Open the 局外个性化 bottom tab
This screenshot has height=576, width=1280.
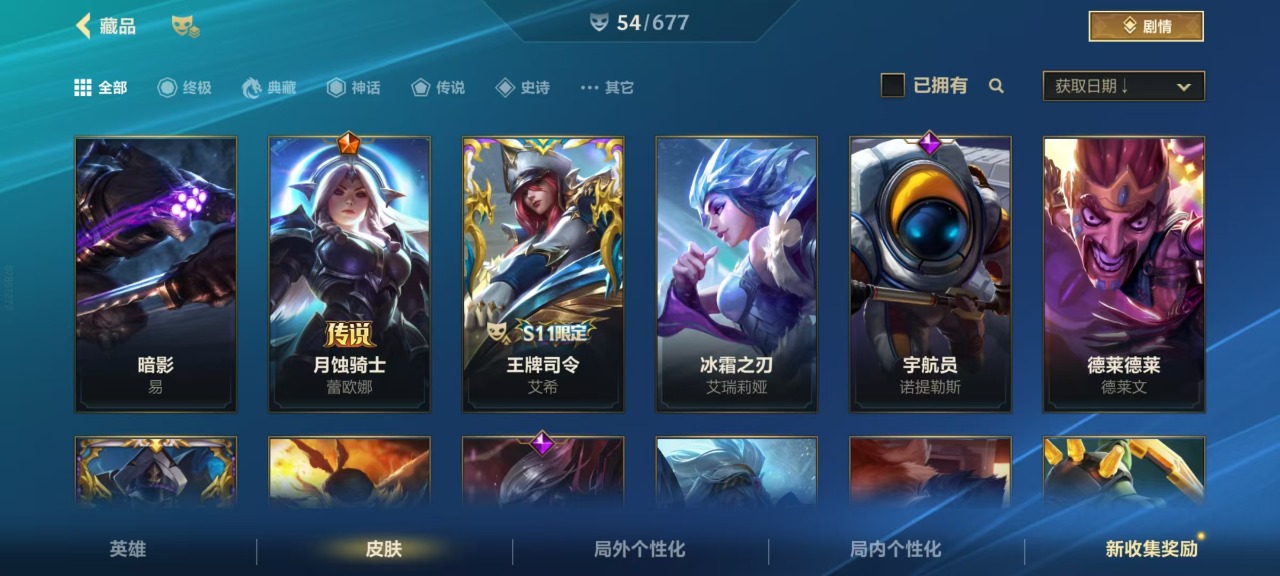click(x=640, y=549)
